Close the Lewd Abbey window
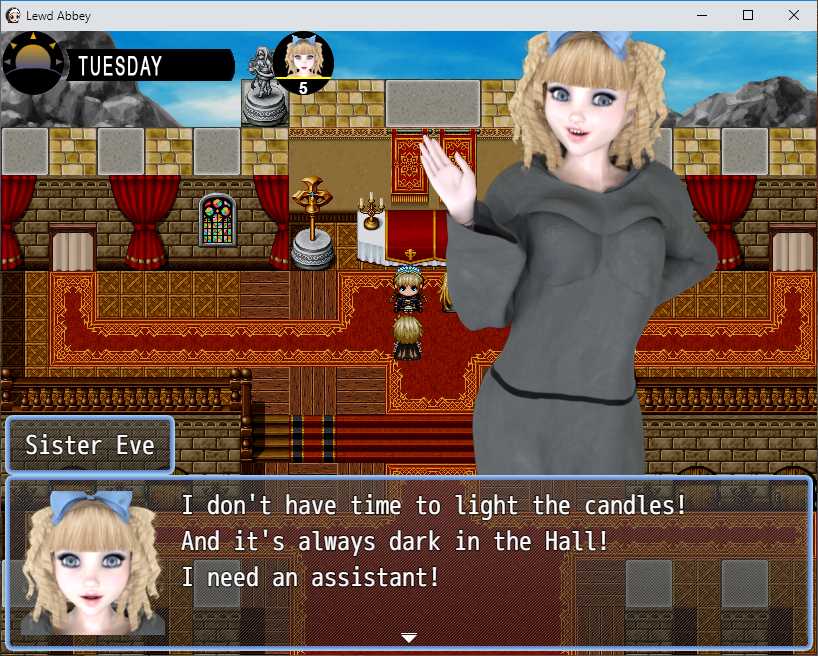Viewport: 818px width, 656px height. click(x=794, y=15)
